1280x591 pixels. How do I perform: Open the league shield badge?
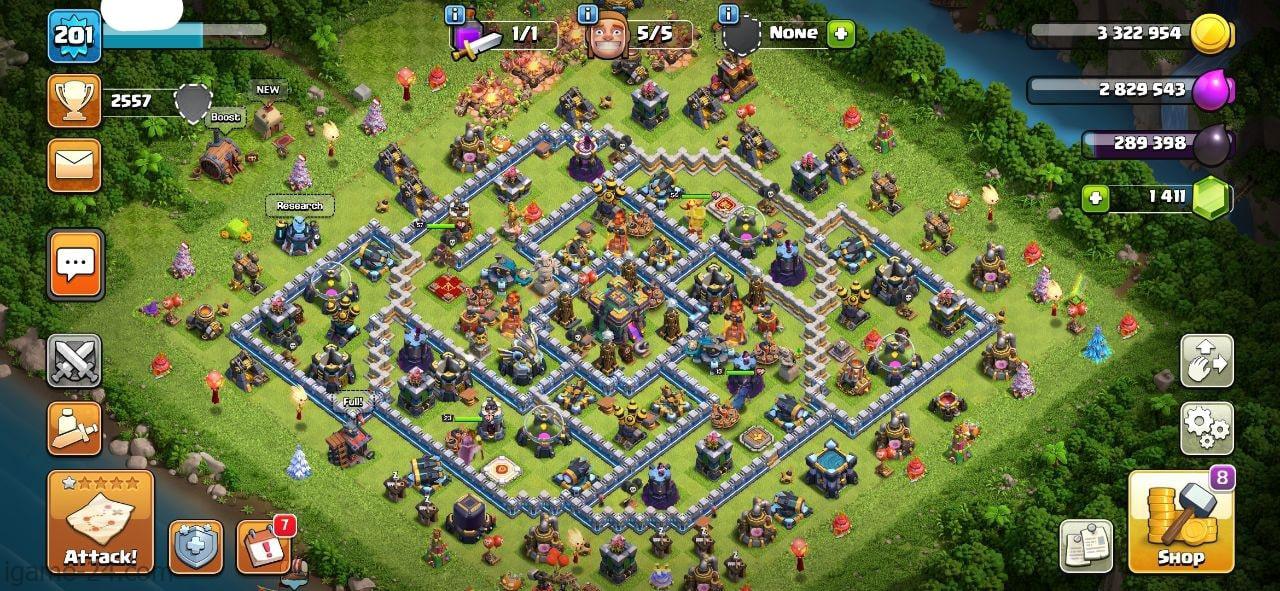click(194, 101)
